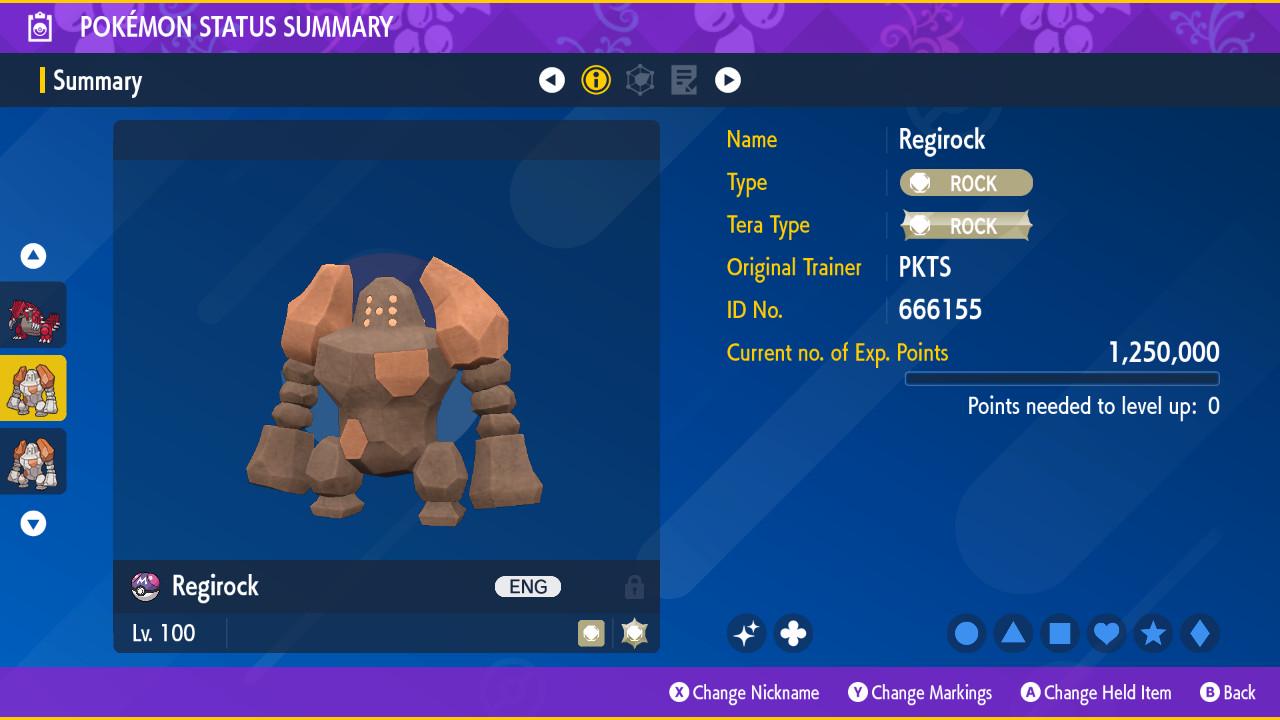The height and width of the screenshot is (720, 1280).
Task: Go to the next summary page arrow
Action: [728, 80]
